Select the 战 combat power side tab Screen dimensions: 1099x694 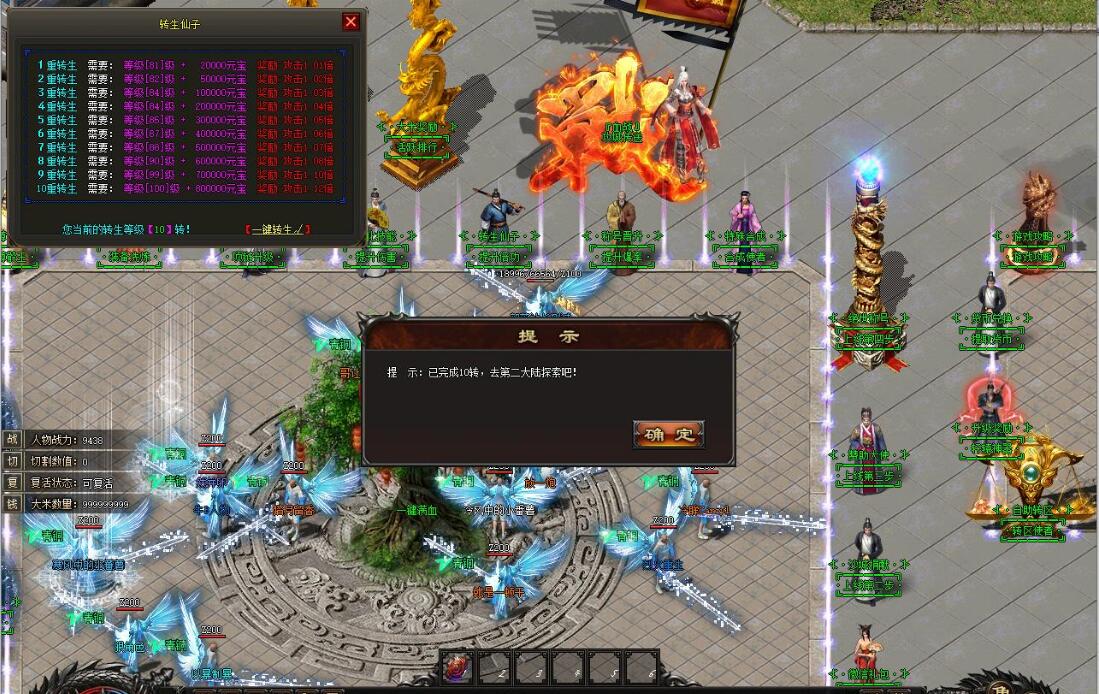pyautogui.click(x=12, y=439)
